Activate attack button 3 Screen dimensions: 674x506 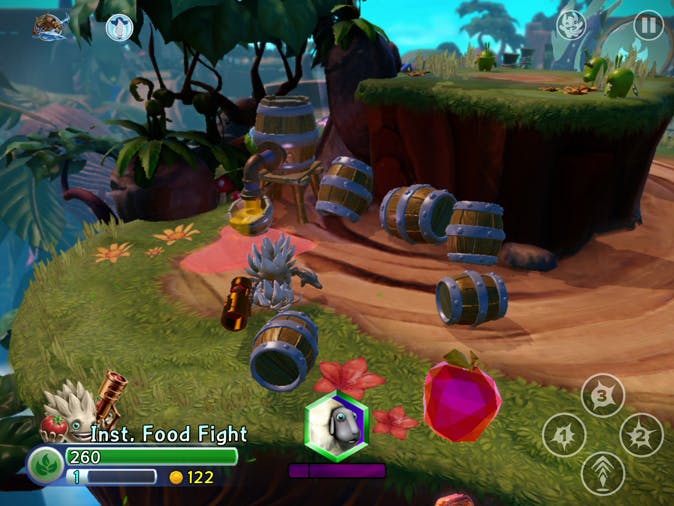coord(603,395)
